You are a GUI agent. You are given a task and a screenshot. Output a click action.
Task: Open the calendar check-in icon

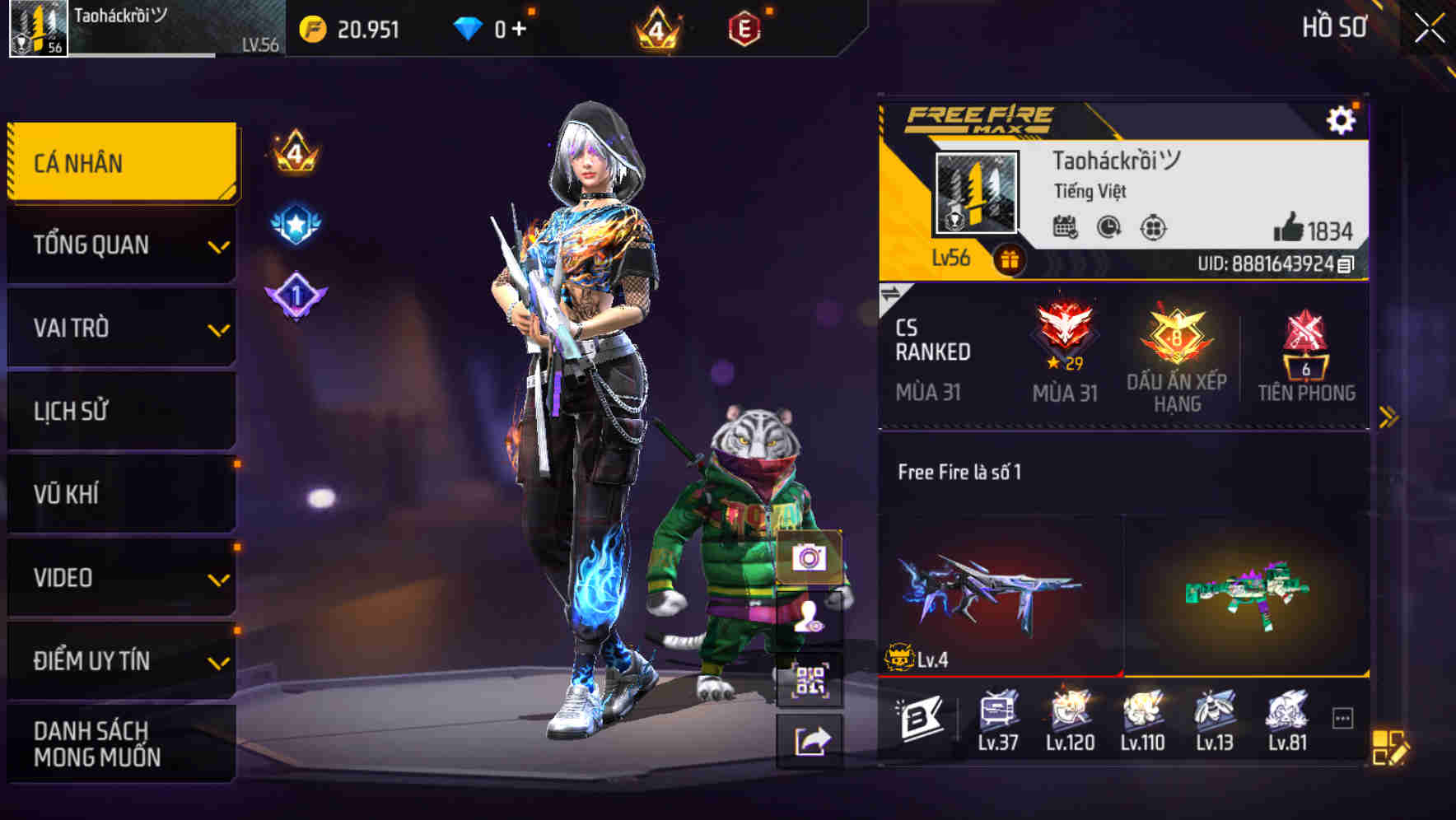1066,228
